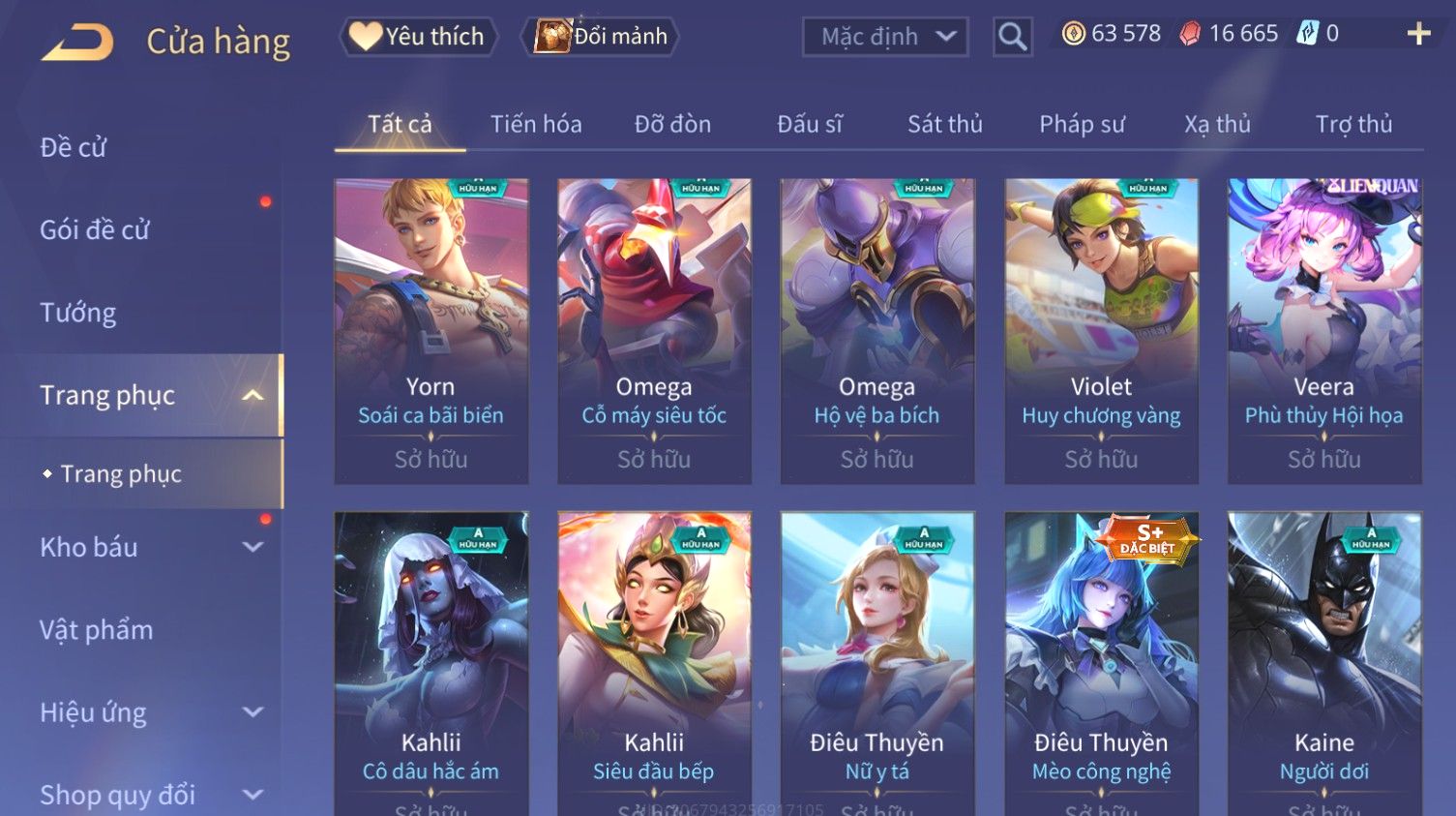The image size is (1456, 816).
Task: Open the Đề cử menu entry
Action: click(x=74, y=147)
